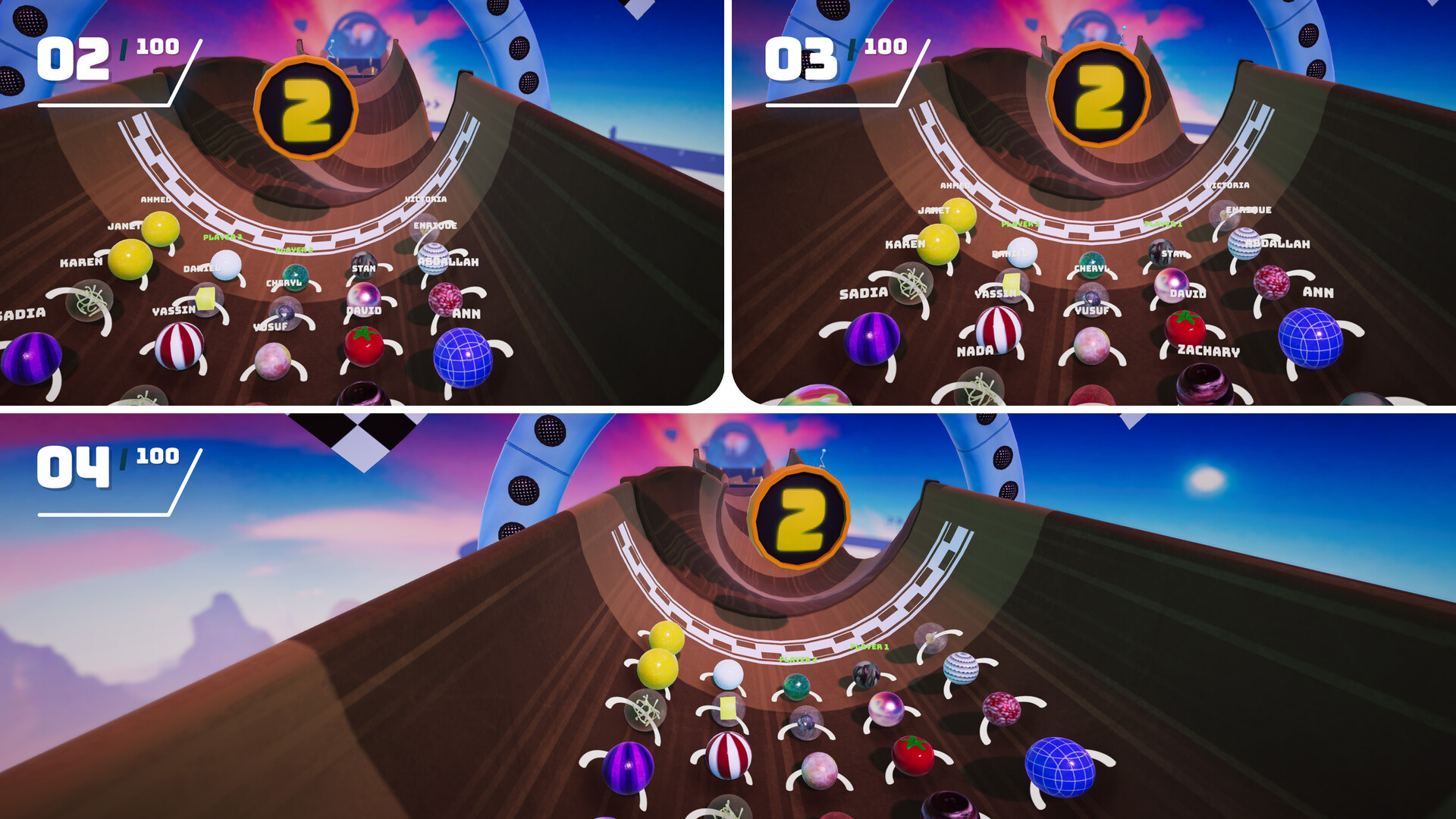Click the blue wireframe marble
Screen dimensions: 1456x819
pos(463,356)
